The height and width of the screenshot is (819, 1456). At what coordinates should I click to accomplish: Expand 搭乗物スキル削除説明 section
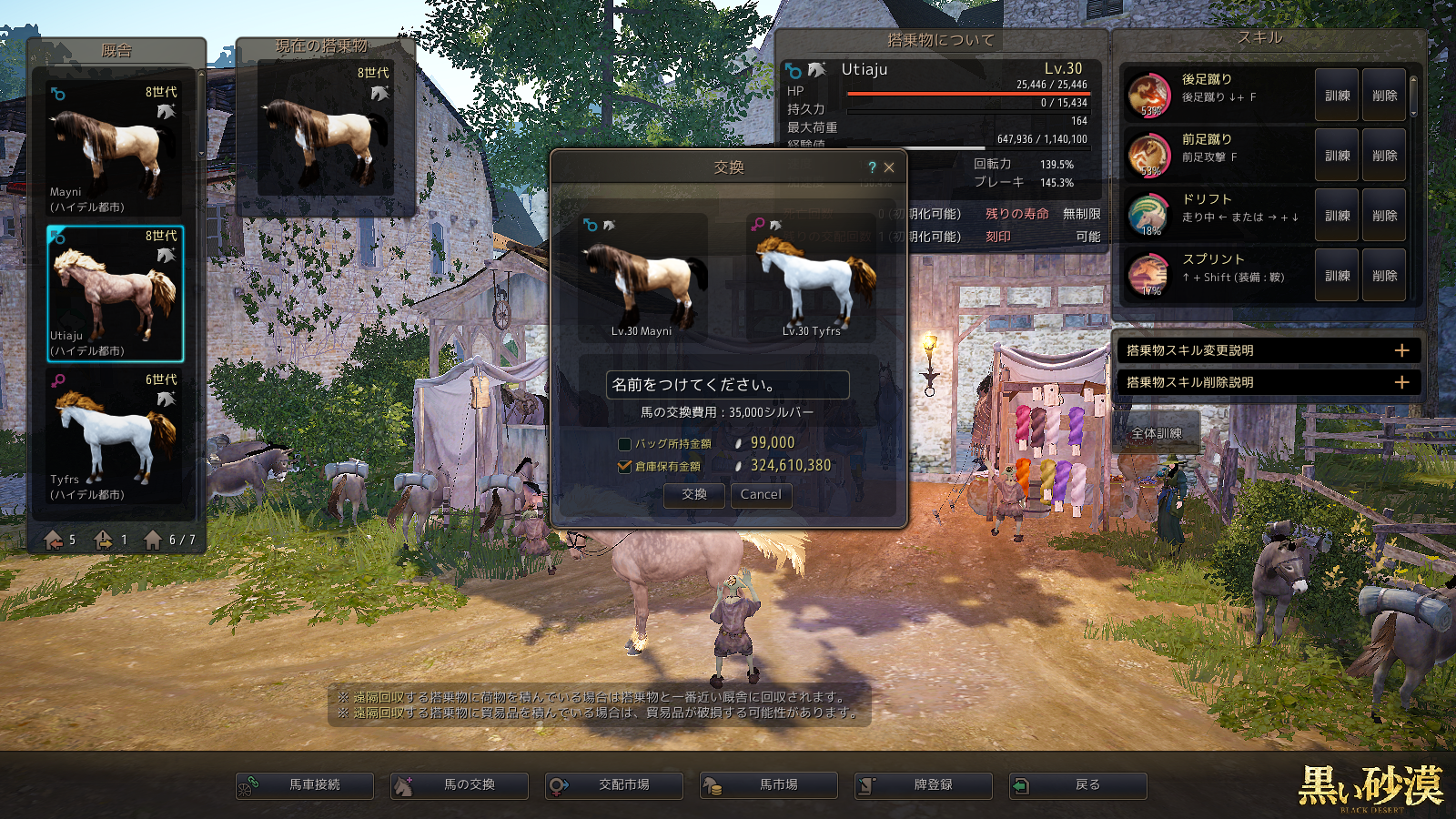click(1268, 382)
